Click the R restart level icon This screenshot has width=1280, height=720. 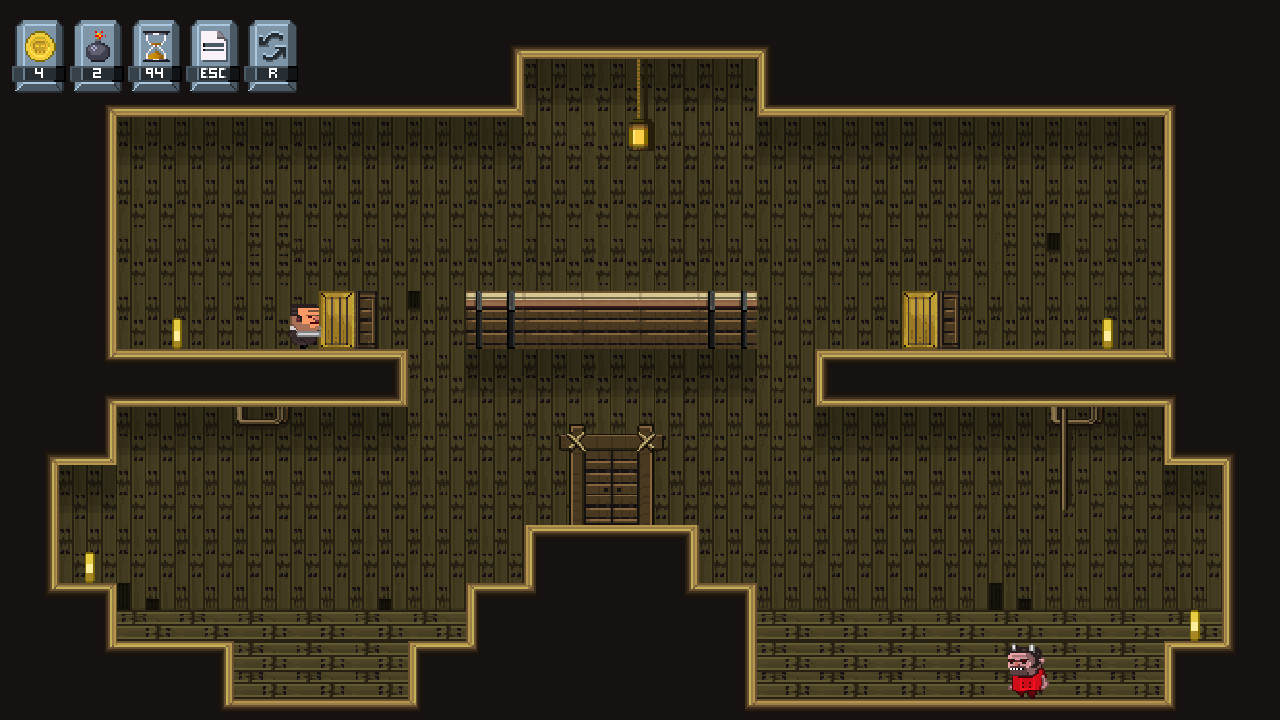point(270,44)
